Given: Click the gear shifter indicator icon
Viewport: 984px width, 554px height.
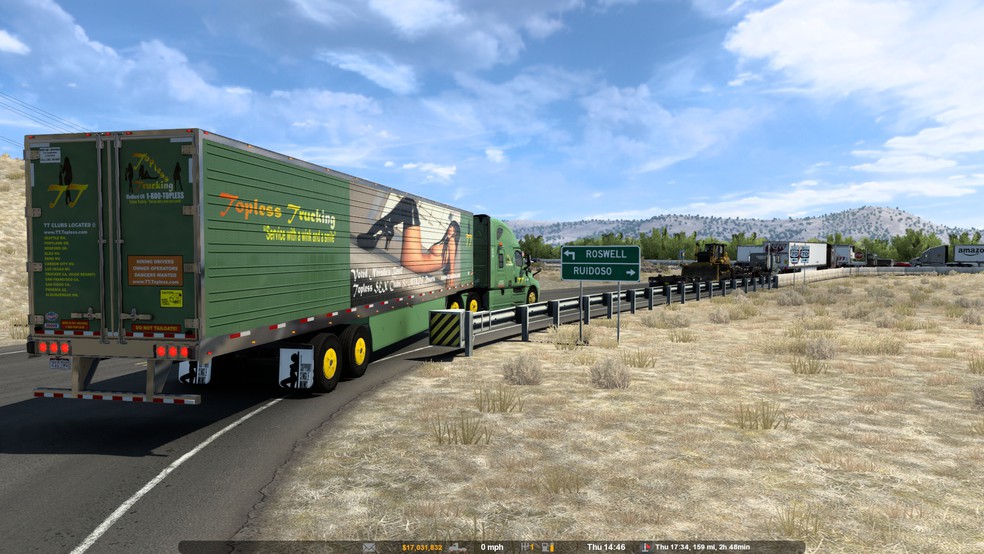Looking at the screenshot, I should click(525, 547).
